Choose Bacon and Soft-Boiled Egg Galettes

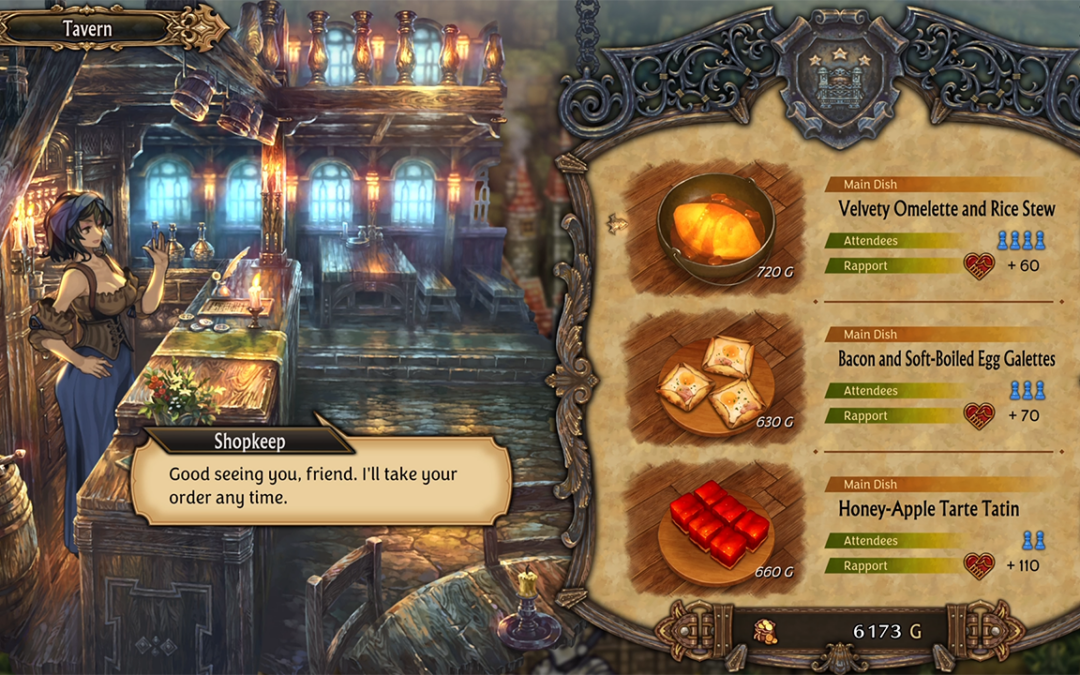(x=946, y=359)
